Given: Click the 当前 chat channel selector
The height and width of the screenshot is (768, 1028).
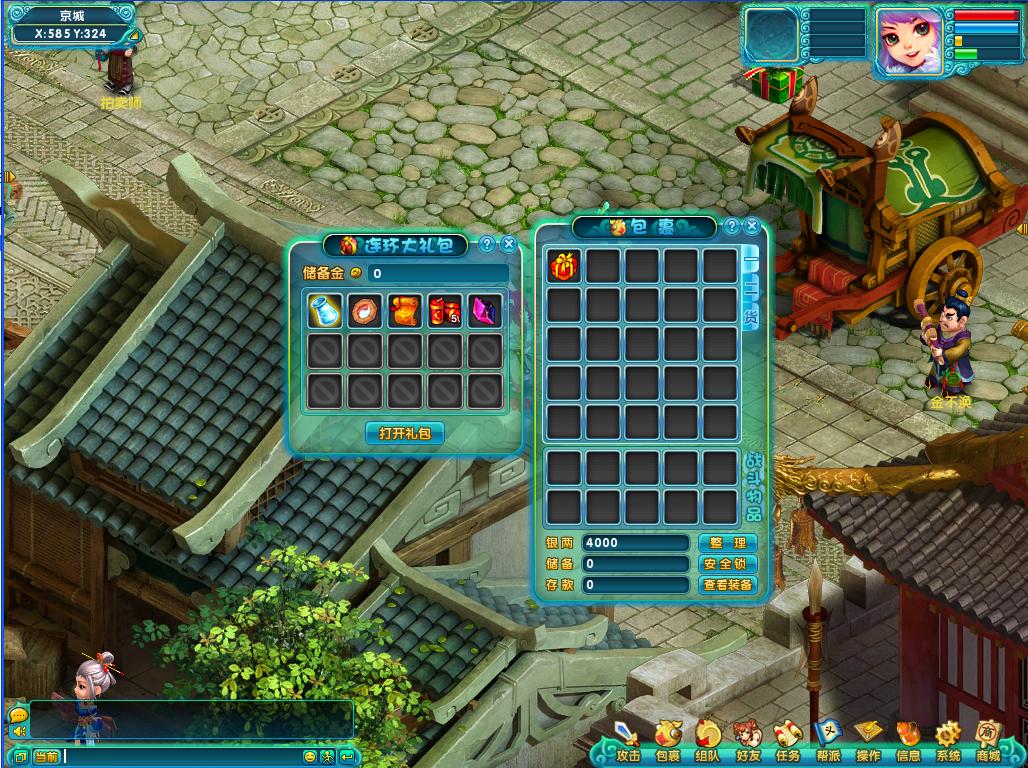Looking at the screenshot, I should click(47, 756).
